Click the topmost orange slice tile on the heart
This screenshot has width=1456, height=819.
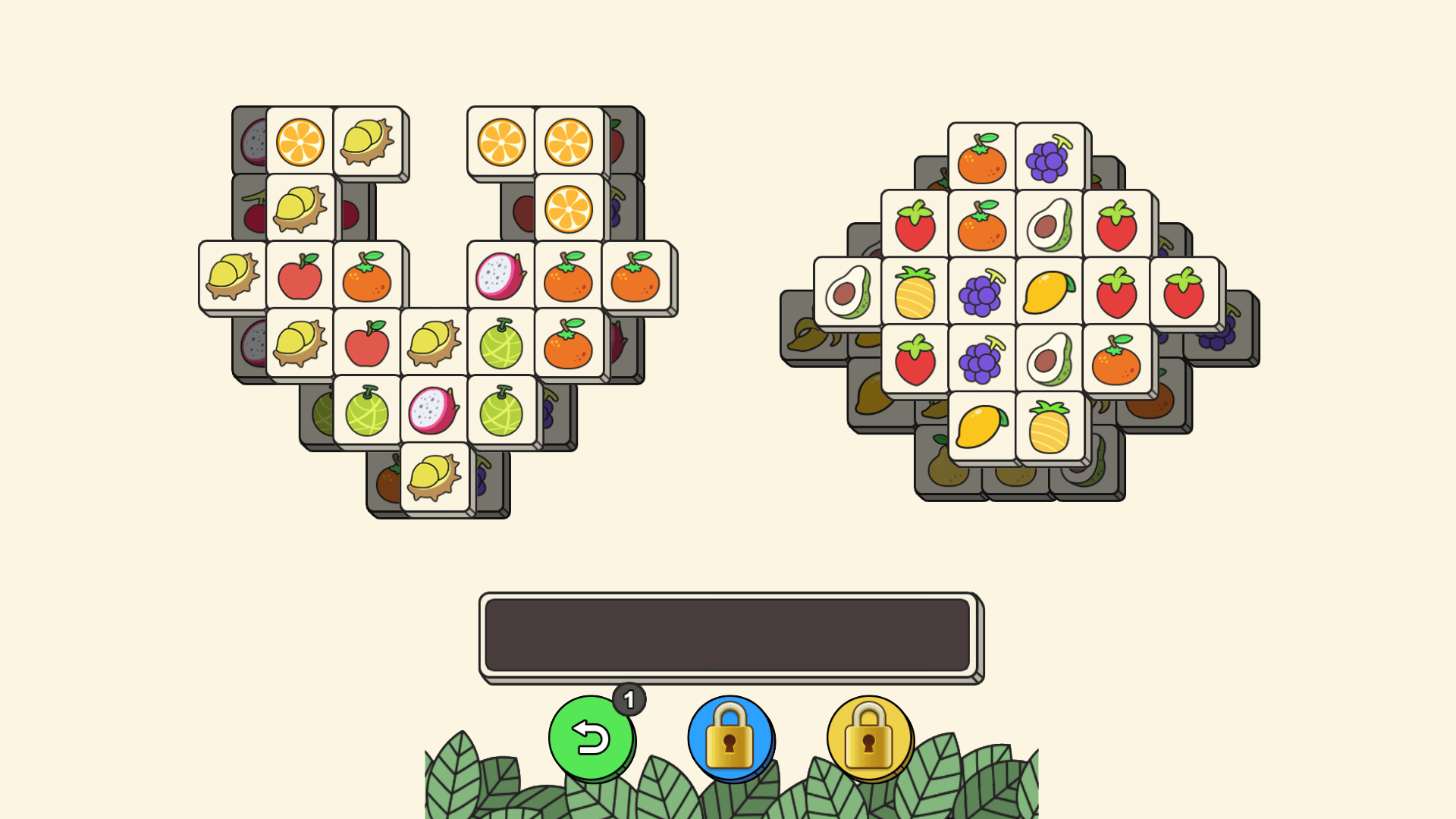click(298, 143)
